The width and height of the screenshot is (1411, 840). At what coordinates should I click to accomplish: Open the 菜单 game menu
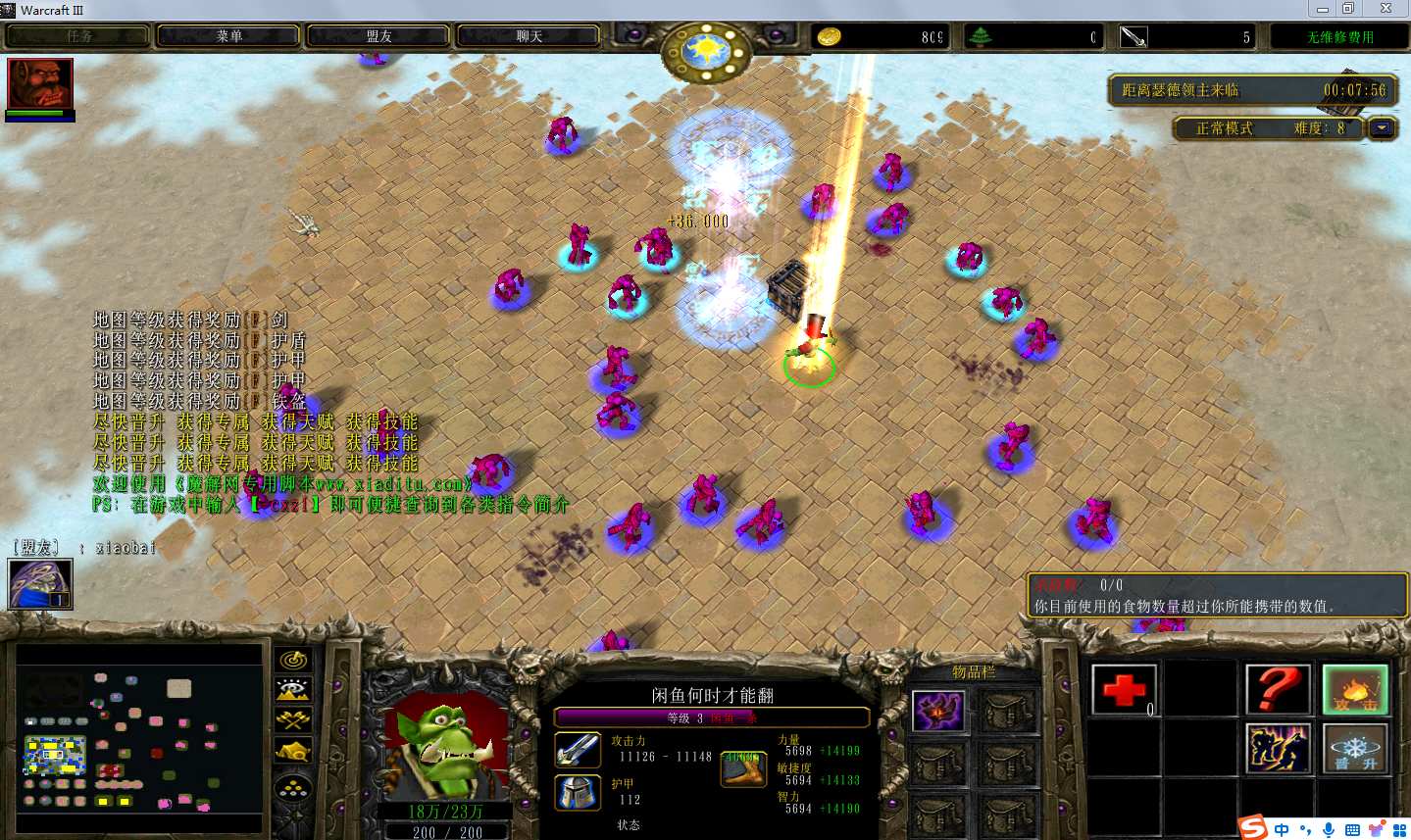point(228,36)
